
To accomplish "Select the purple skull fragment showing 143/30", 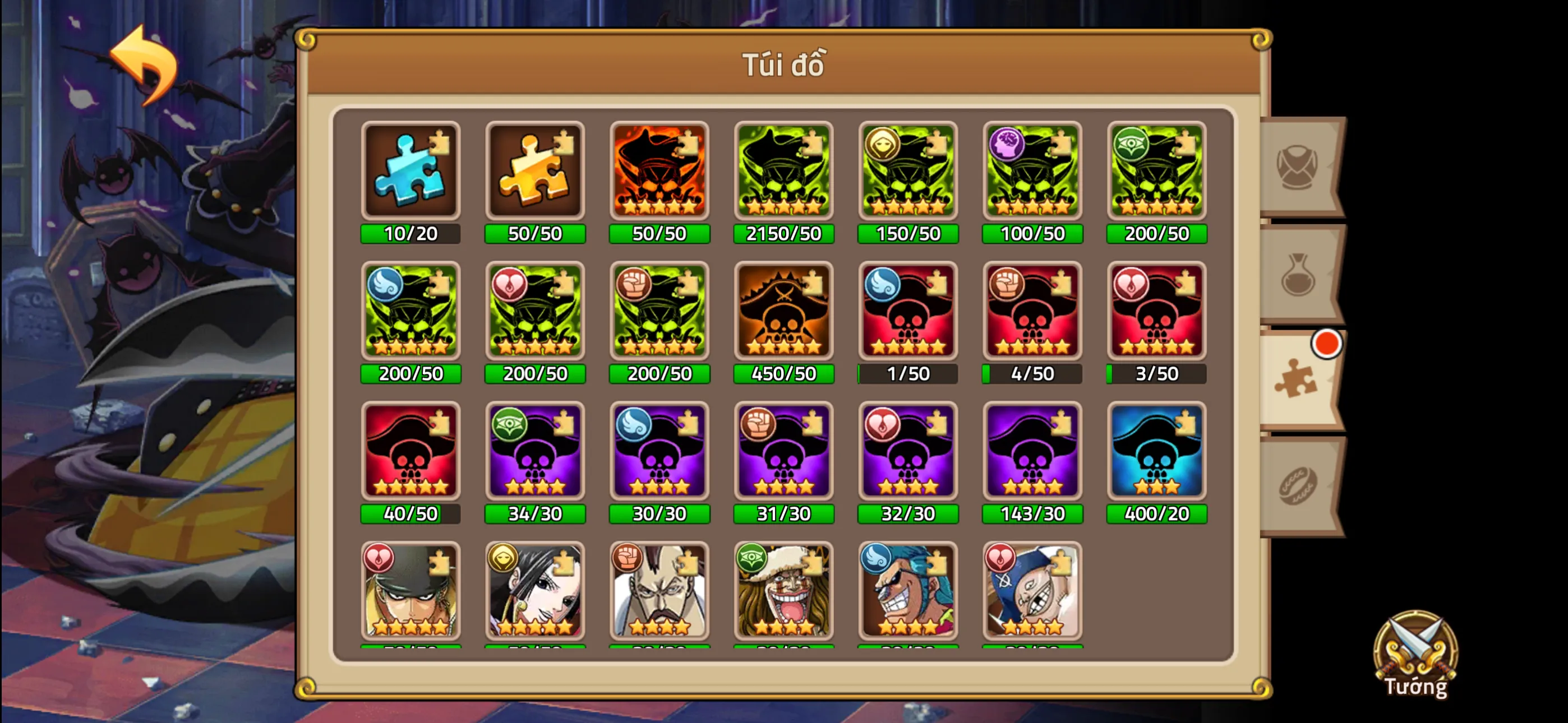I will tap(1032, 452).
